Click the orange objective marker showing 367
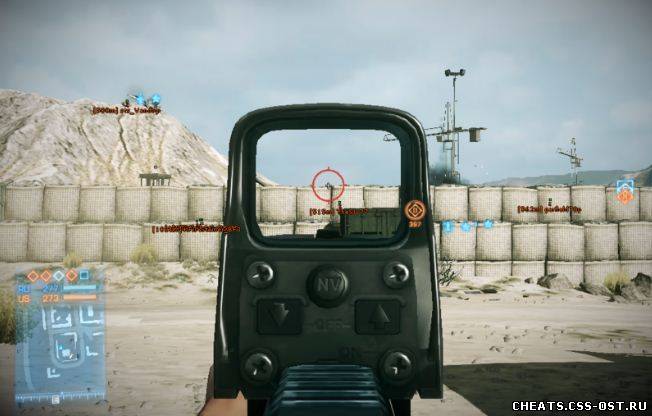652x416 pixels. coord(414,211)
